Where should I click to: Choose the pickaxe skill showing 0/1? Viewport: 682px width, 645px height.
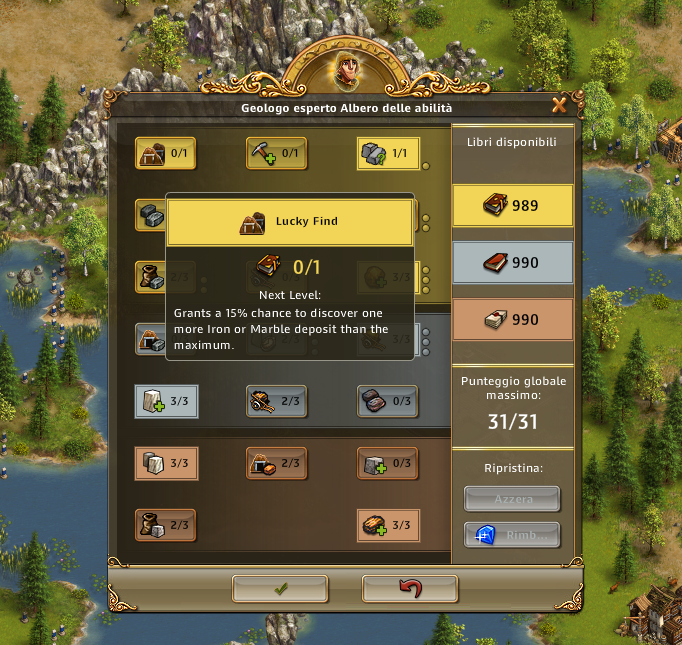276,153
